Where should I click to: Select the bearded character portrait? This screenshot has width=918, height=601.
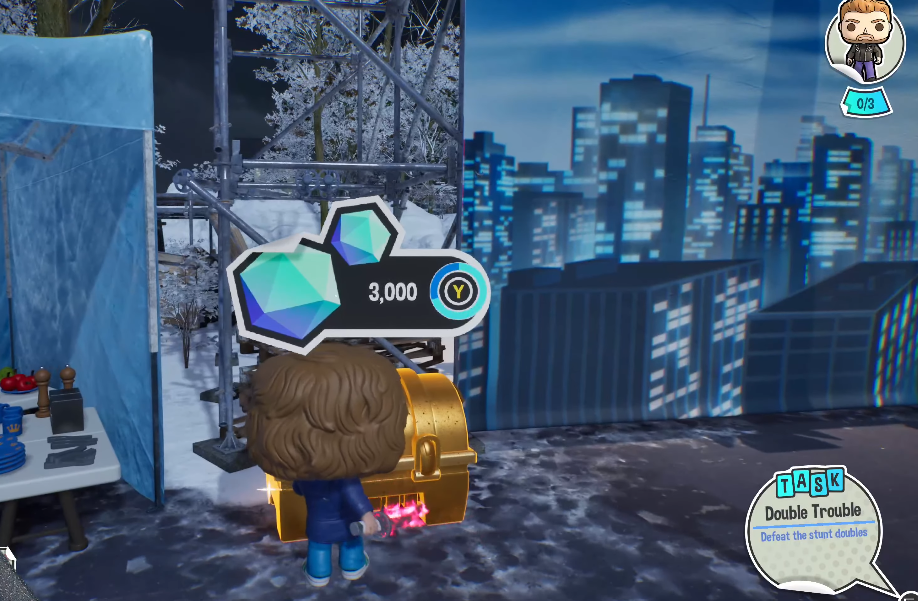tap(864, 42)
